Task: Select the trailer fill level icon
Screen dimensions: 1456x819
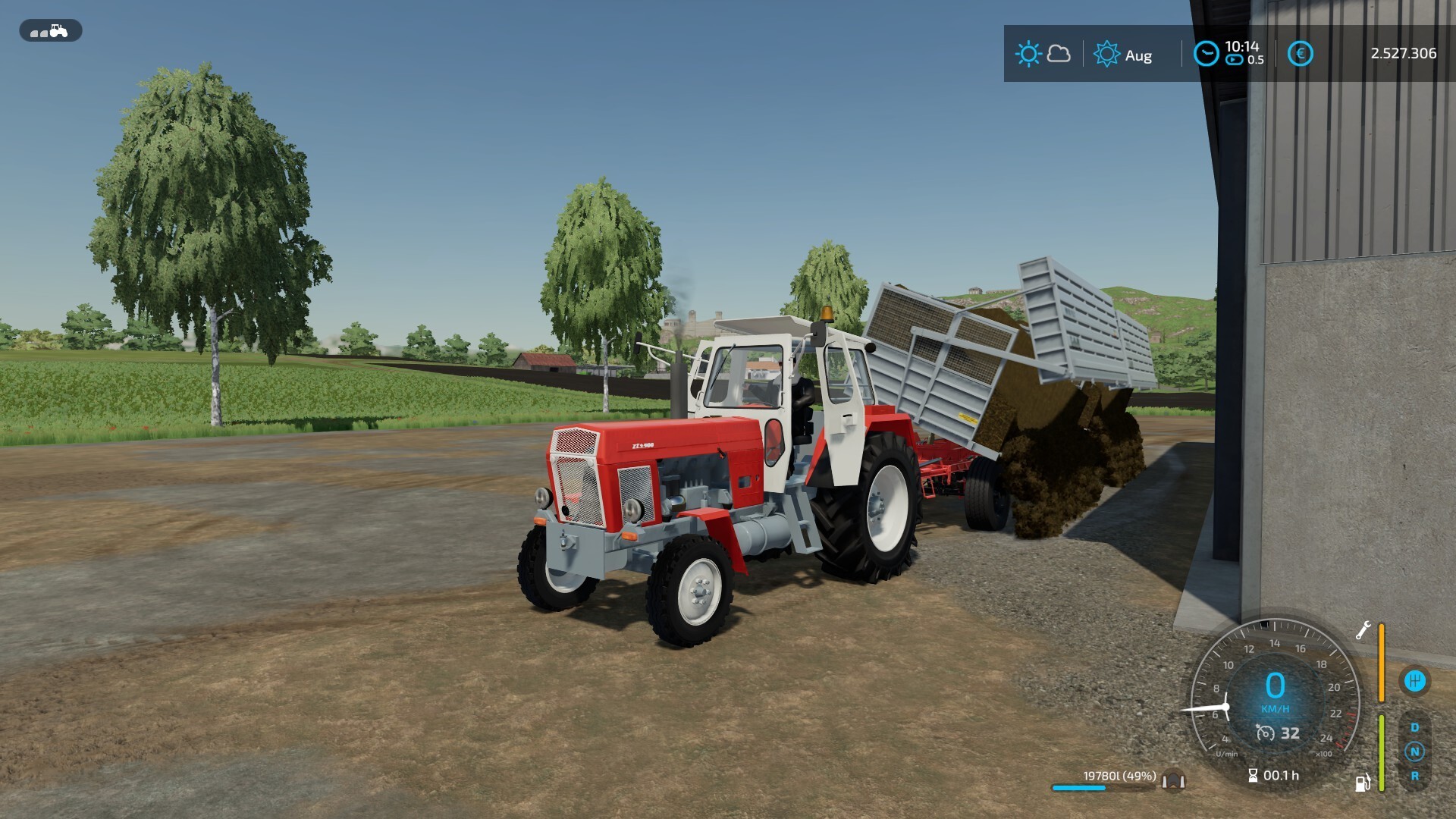Action: 1174,779
